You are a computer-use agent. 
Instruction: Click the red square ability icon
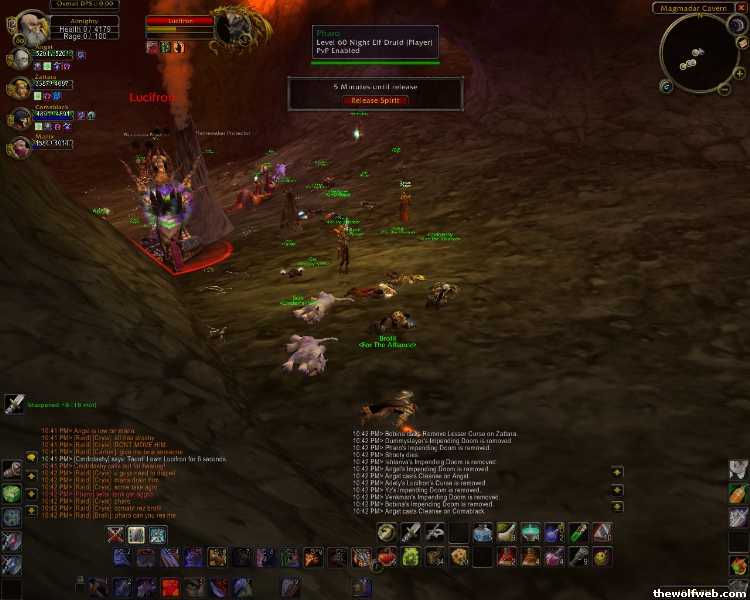pos(170,586)
